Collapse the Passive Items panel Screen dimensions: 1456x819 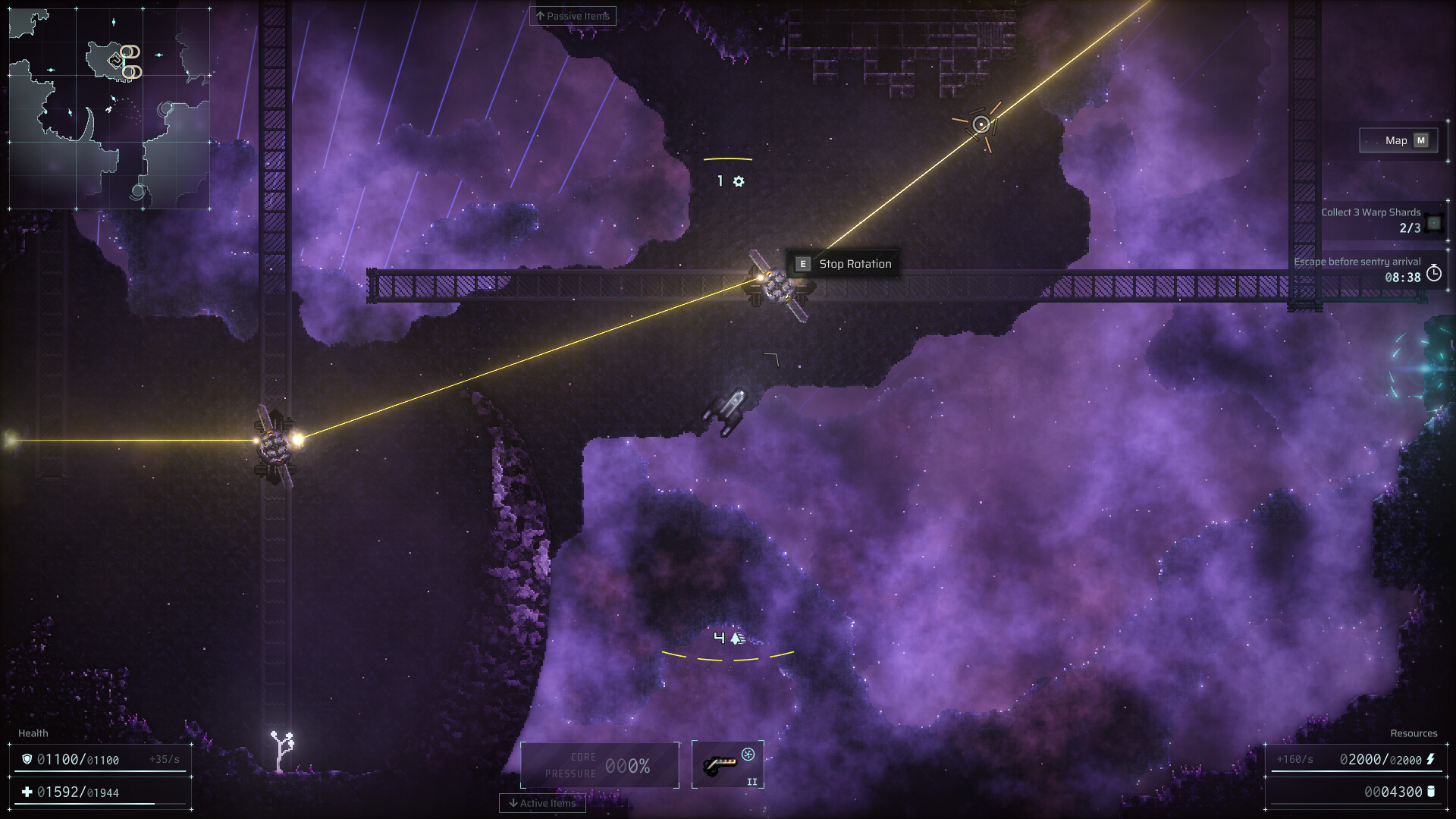click(x=573, y=15)
